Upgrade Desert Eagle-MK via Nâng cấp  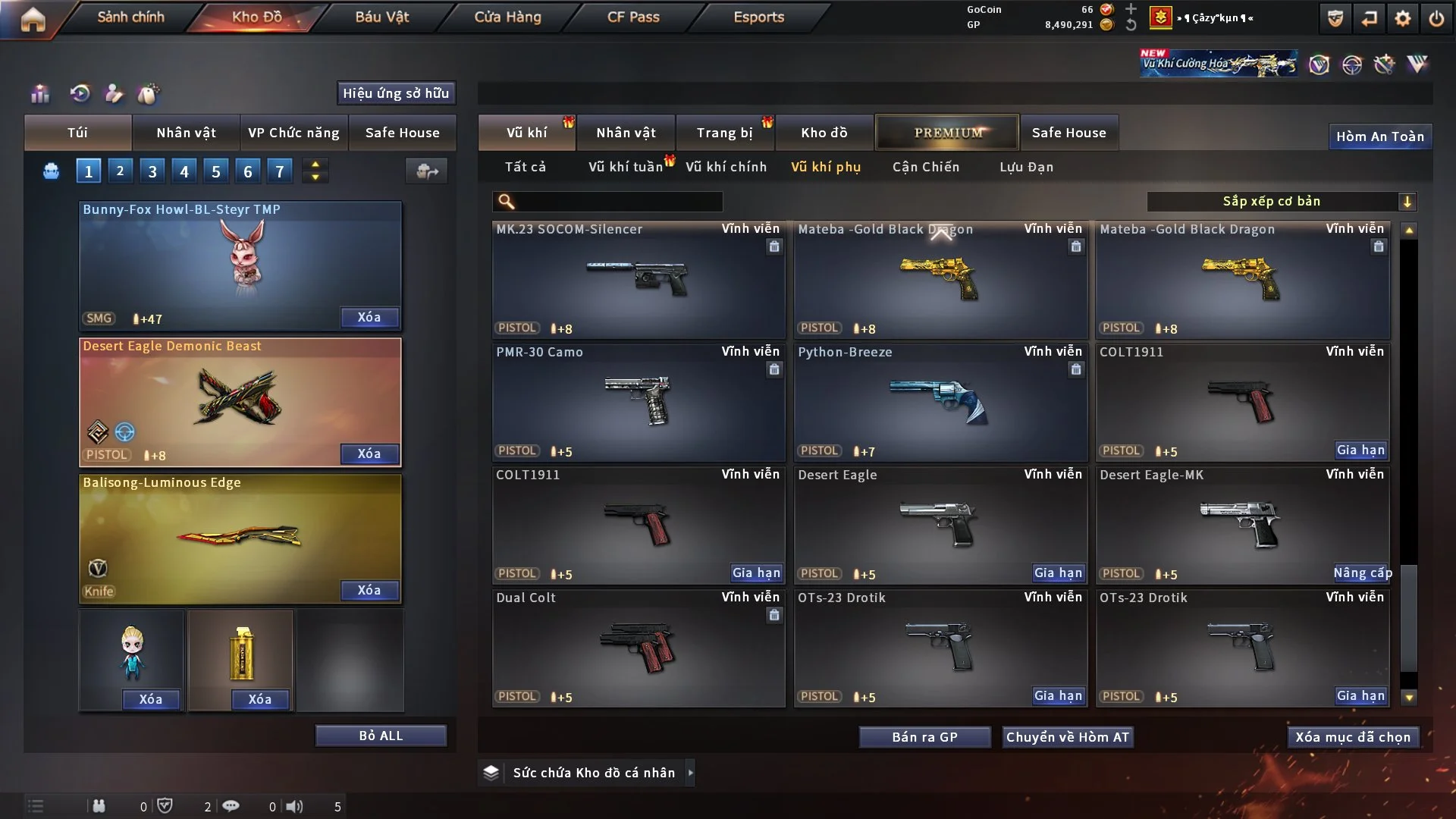click(1362, 573)
